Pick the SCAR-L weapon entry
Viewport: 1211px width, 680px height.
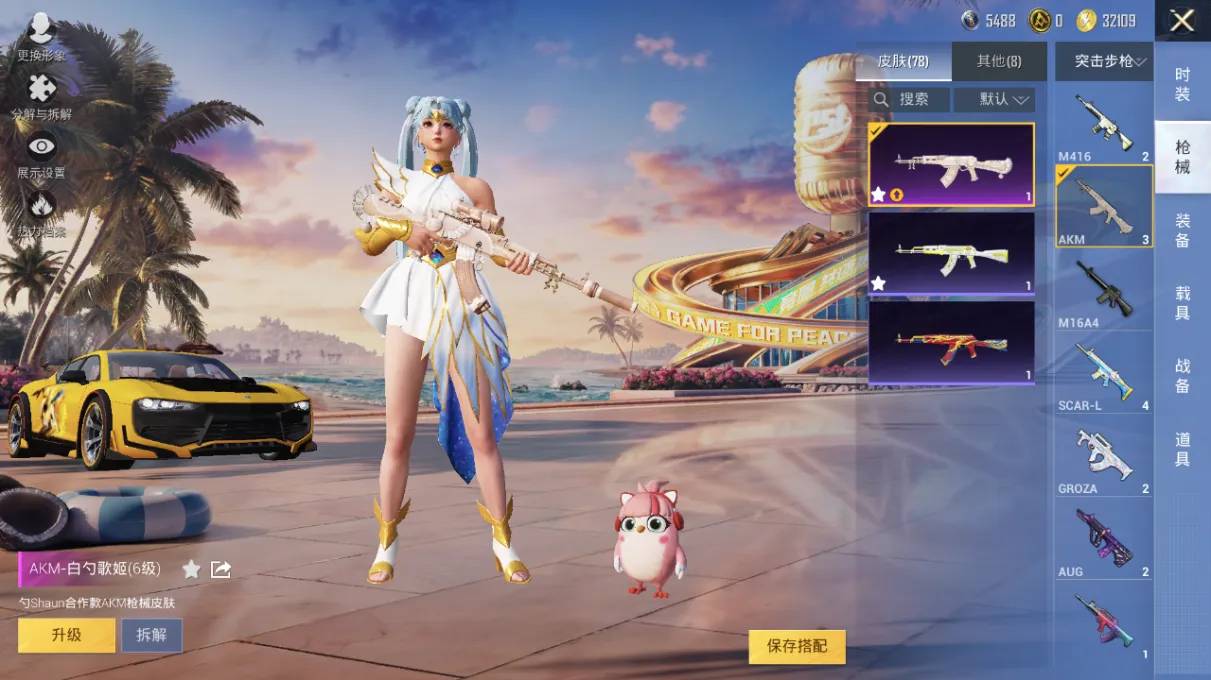pos(1104,374)
